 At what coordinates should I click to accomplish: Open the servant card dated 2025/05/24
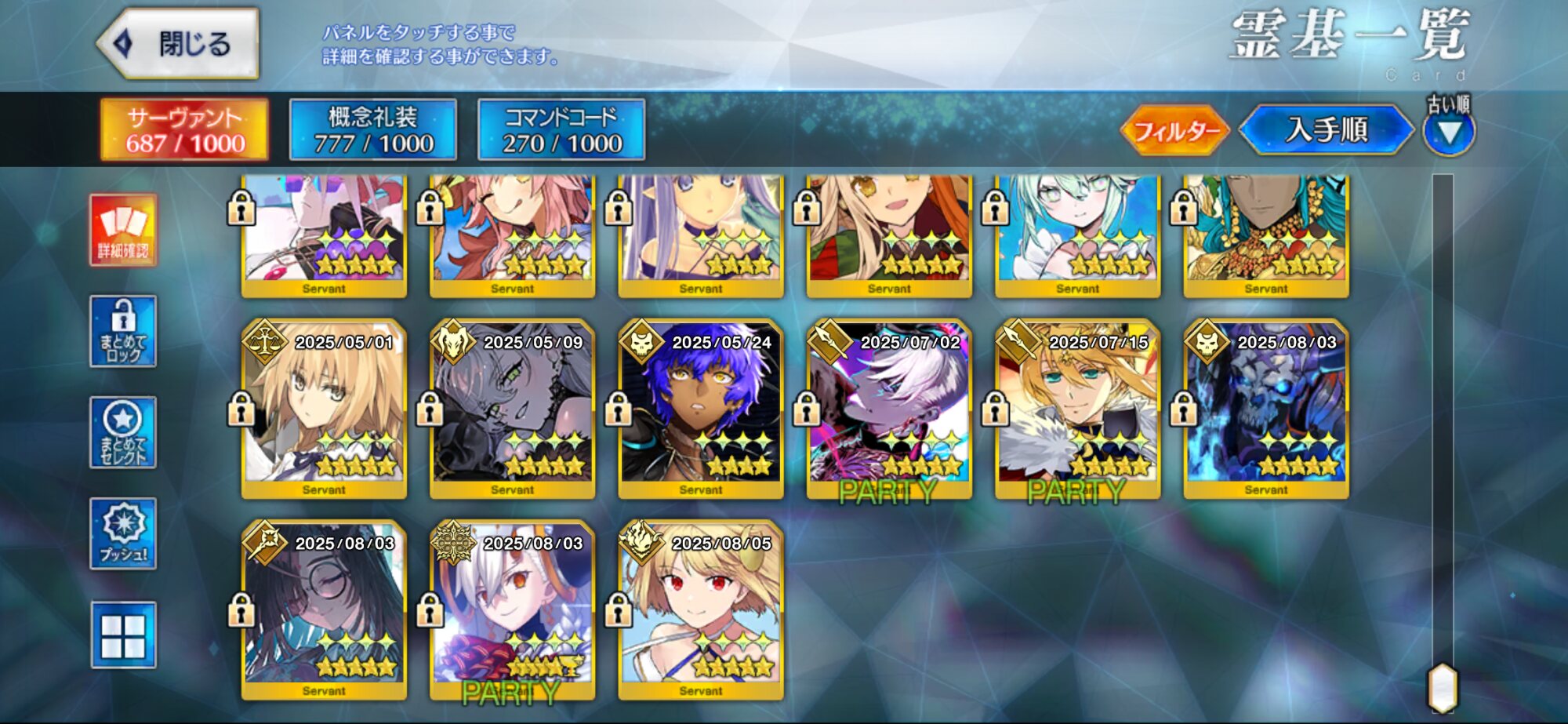click(701, 409)
